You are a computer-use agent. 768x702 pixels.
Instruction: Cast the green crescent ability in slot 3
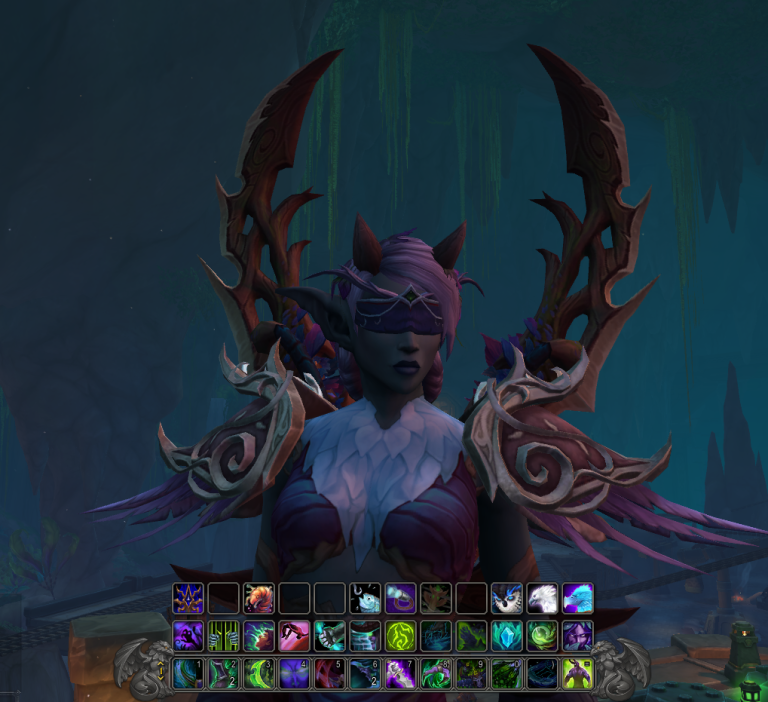259,672
